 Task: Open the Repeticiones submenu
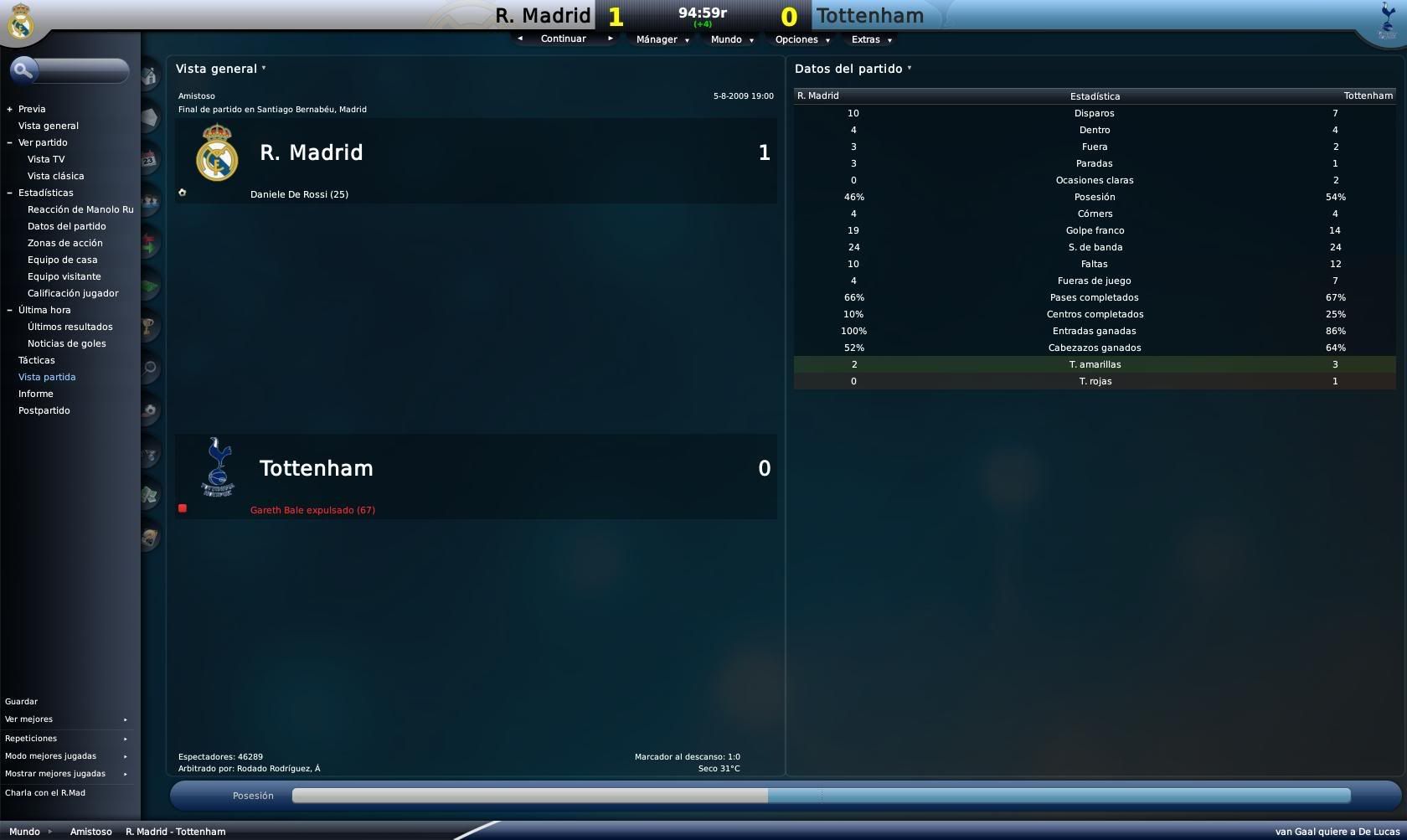coord(32,739)
